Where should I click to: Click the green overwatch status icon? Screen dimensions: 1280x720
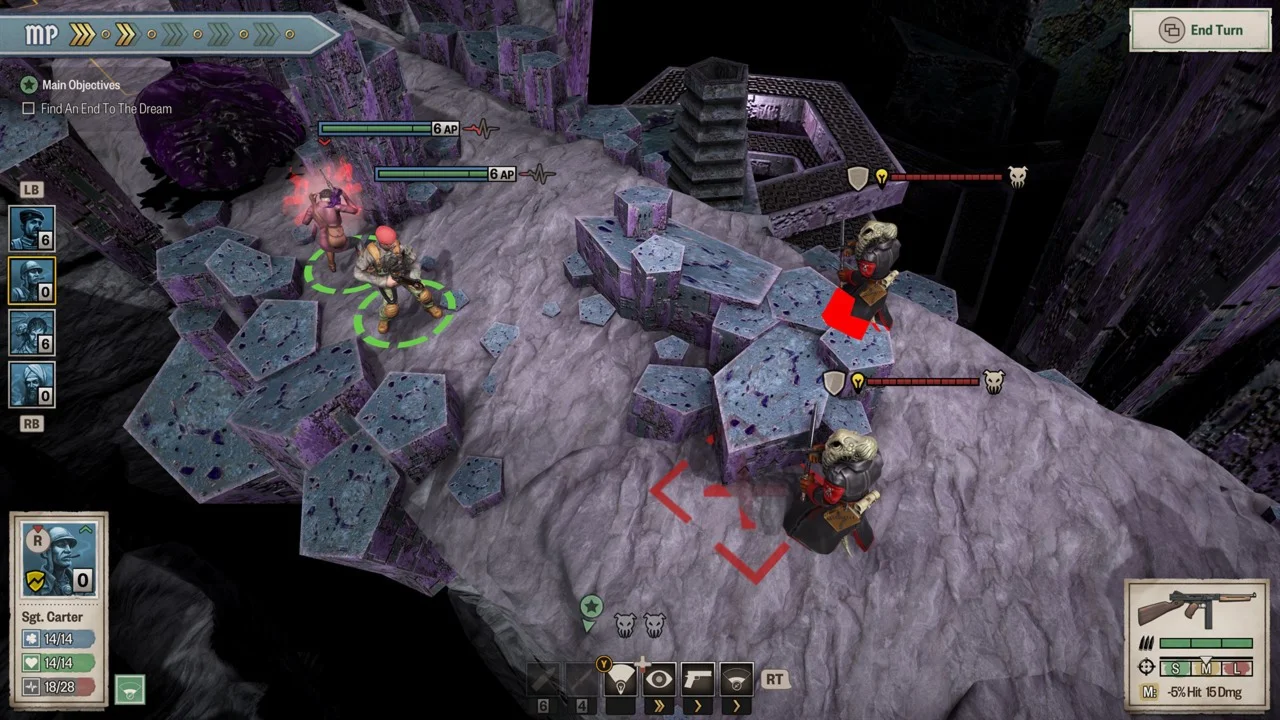[129, 689]
